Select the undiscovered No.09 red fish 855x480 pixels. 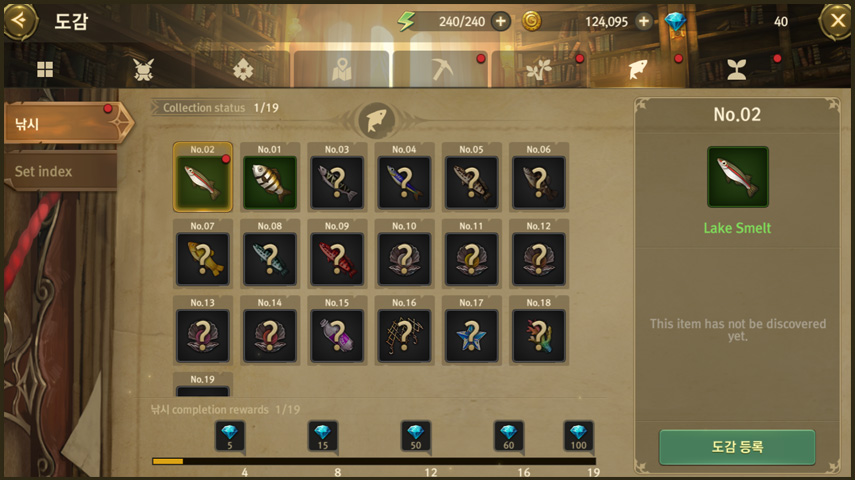[337, 259]
